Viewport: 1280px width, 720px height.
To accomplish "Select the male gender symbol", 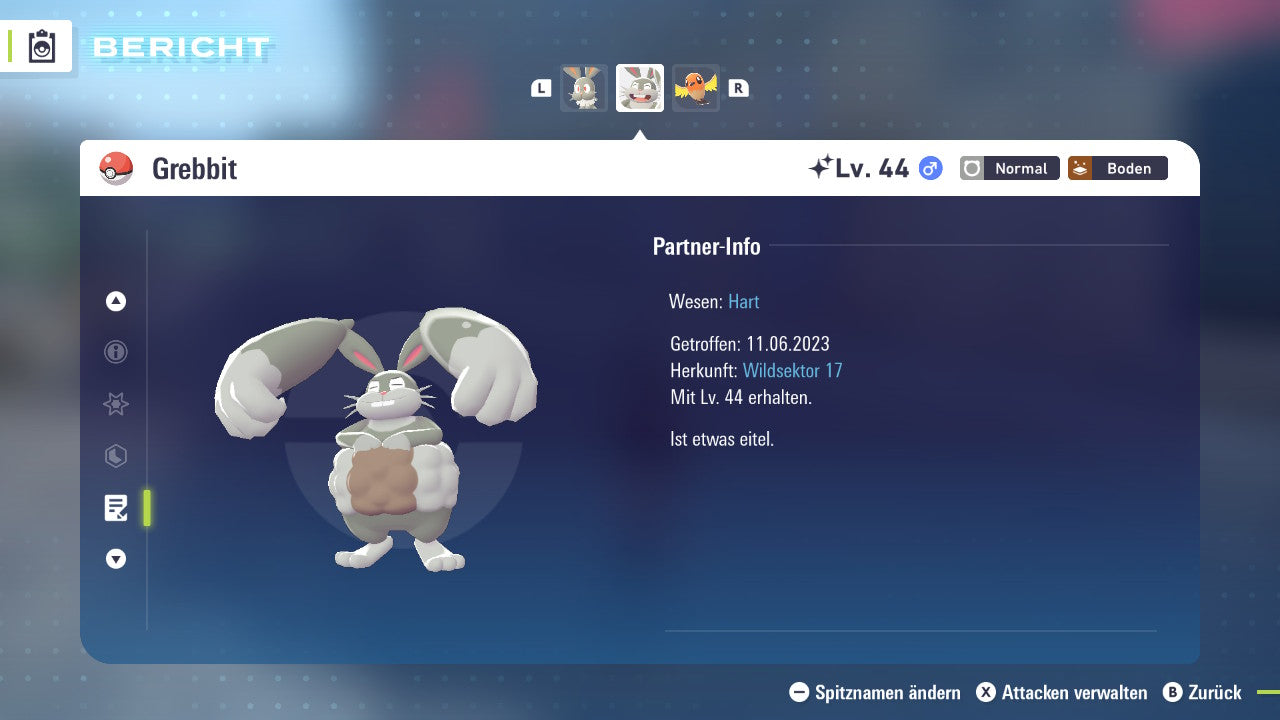I will coord(929,169).
